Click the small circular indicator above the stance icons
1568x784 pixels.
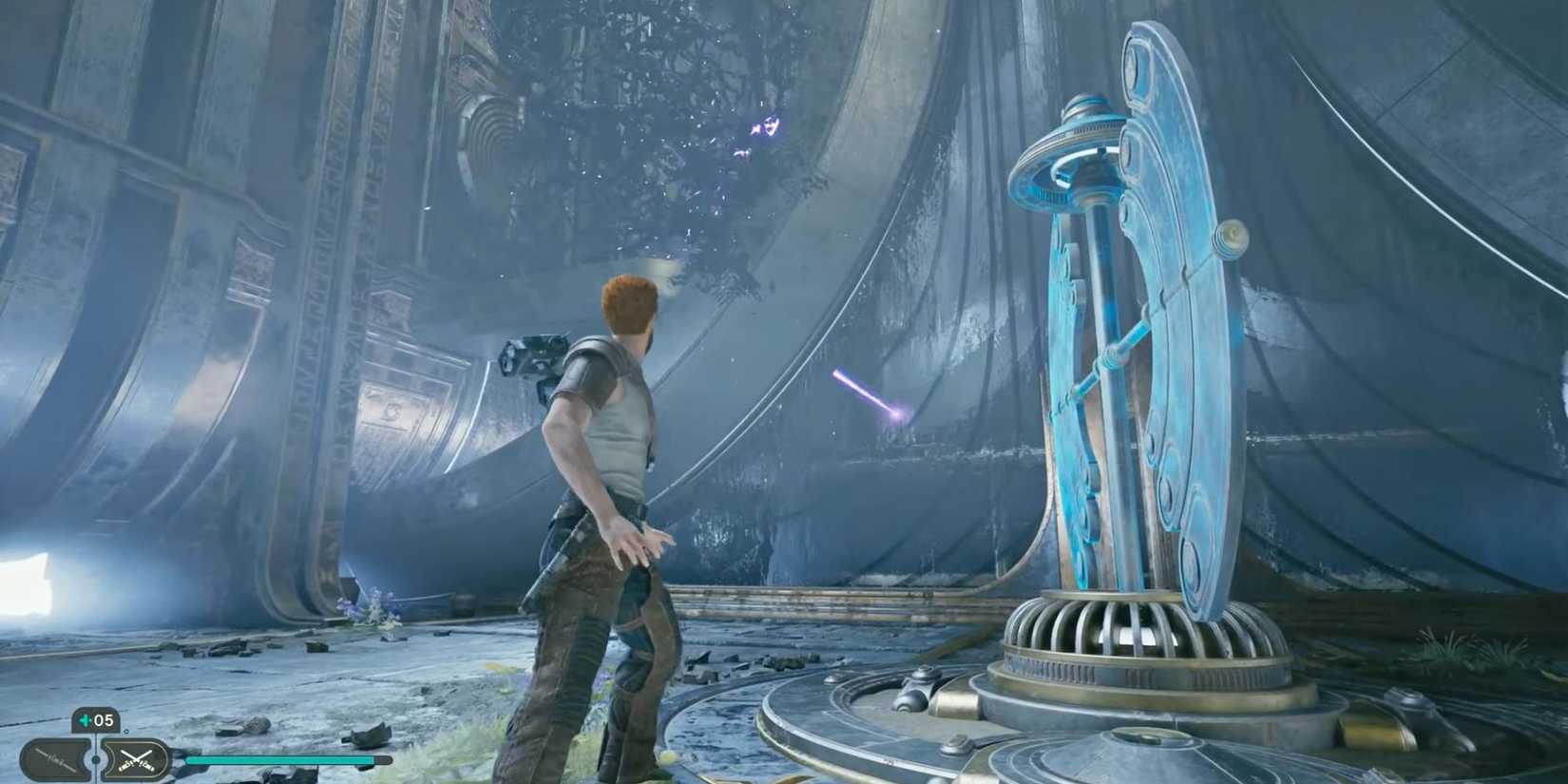click(126, 732)
